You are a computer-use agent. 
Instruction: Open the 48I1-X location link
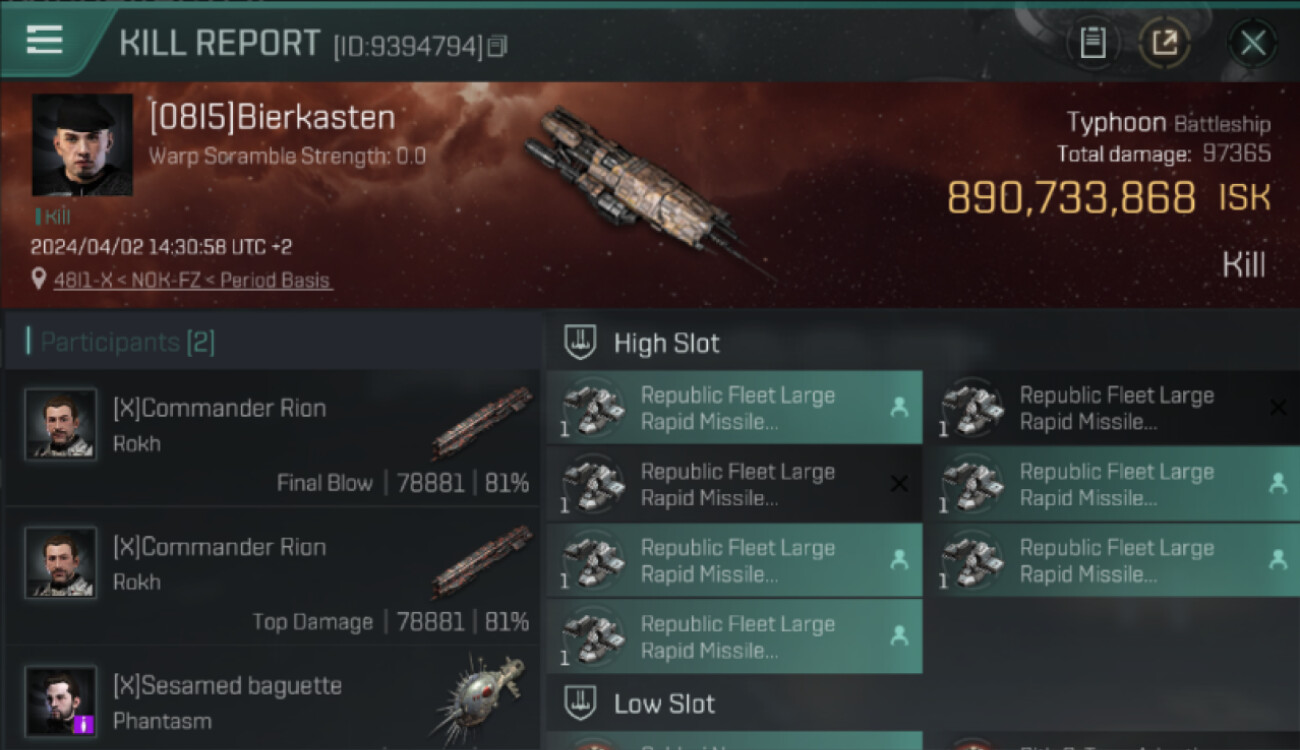192,281
